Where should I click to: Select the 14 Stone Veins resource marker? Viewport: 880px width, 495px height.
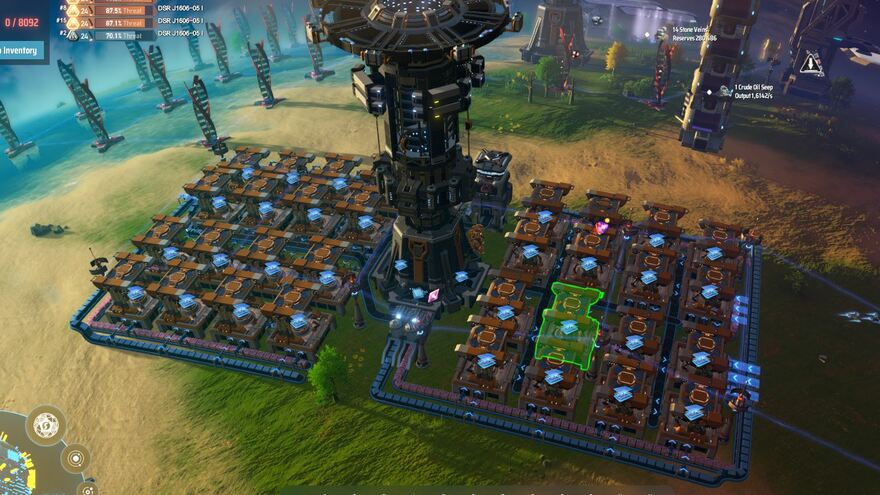coord(662,33)
